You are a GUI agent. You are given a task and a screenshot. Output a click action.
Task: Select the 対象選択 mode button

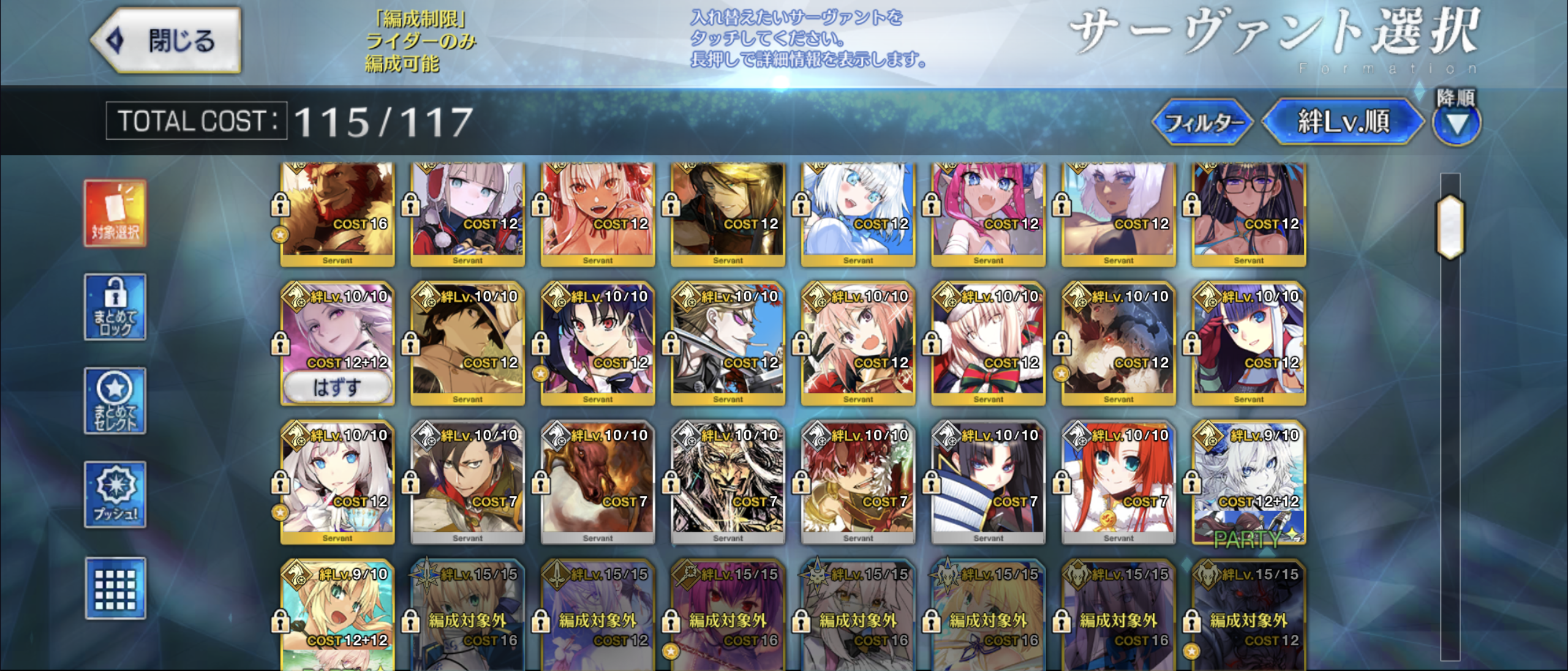pyautogui.click(x=115, y=214)
